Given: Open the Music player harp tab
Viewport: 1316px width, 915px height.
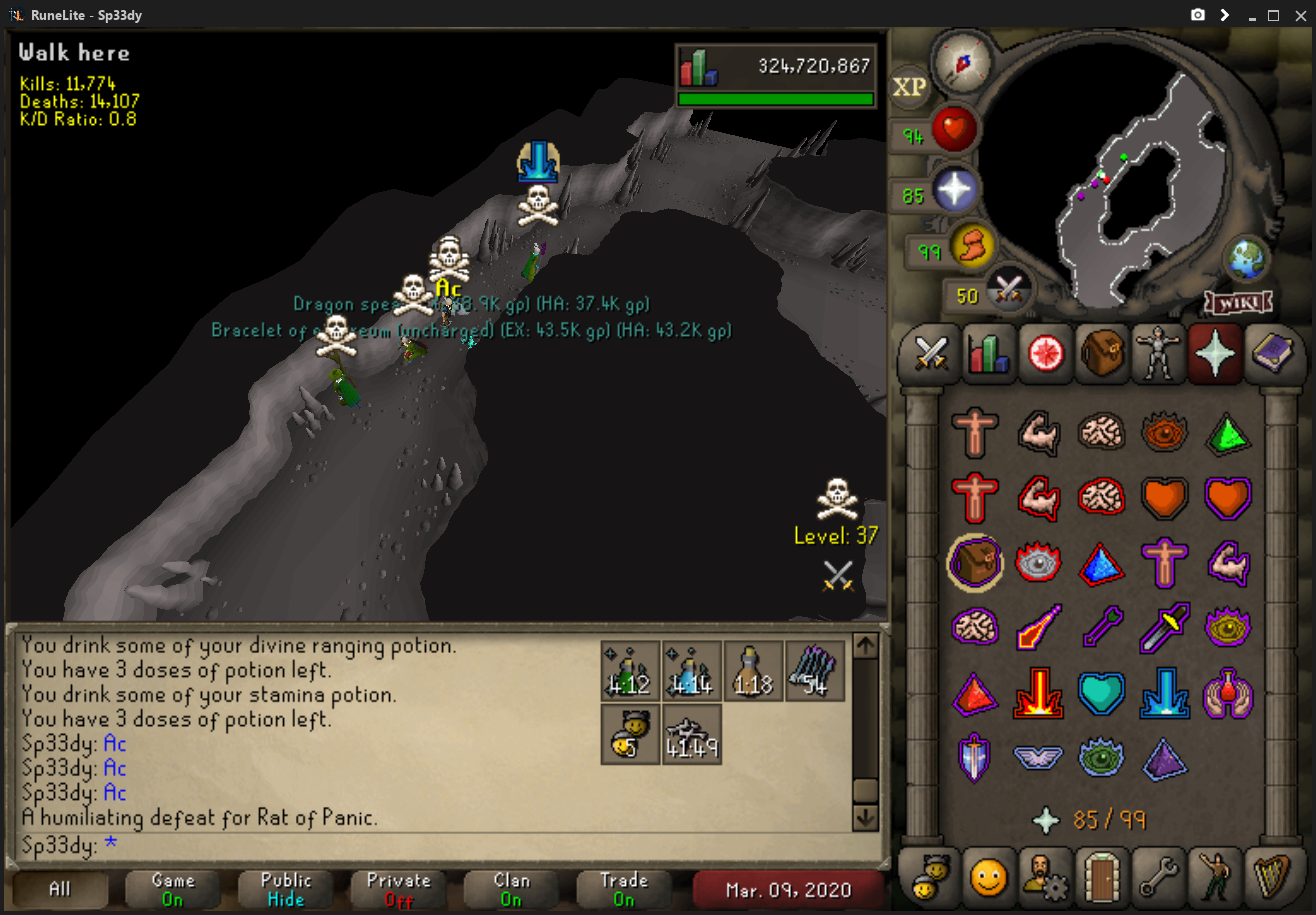Looking at the screenshot, I should (1270, 877).
